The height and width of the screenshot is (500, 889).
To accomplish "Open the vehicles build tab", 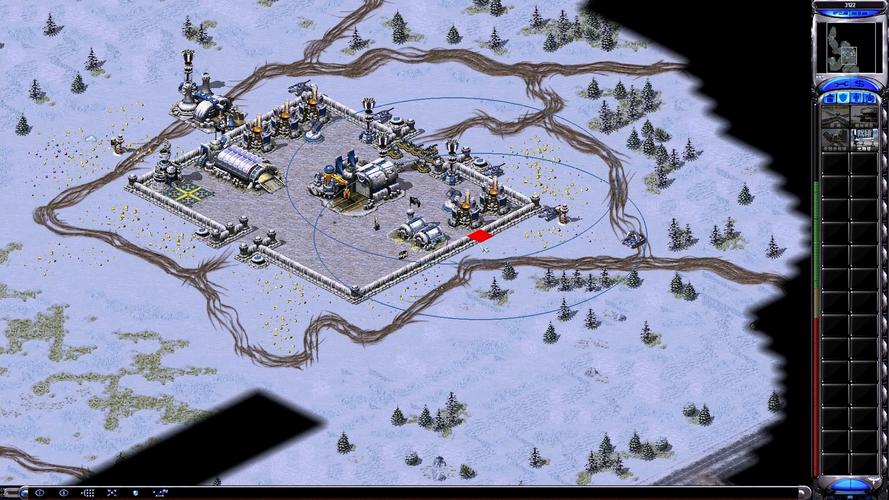I will click(x=872, y=98).
